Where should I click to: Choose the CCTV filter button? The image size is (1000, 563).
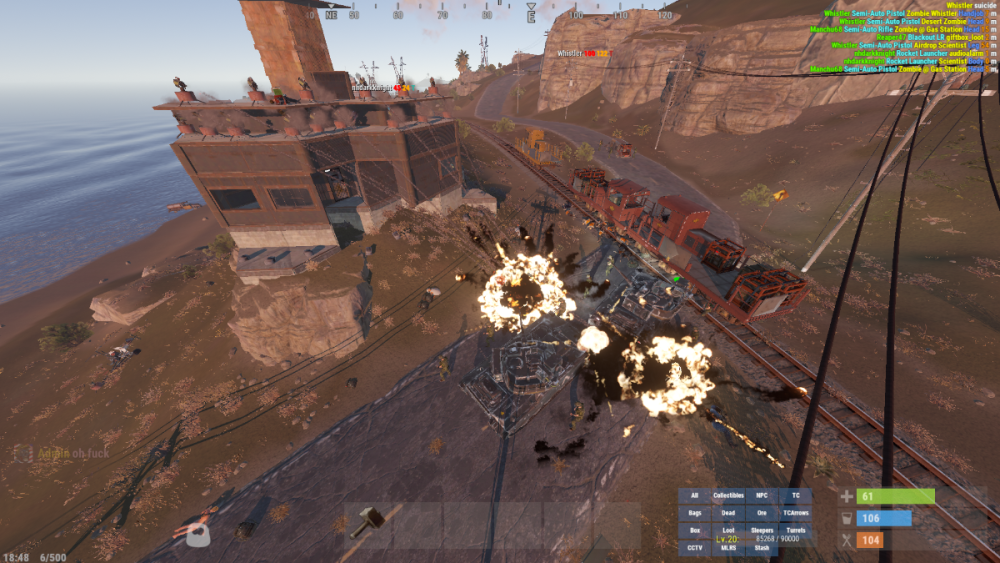pos(695,547)
